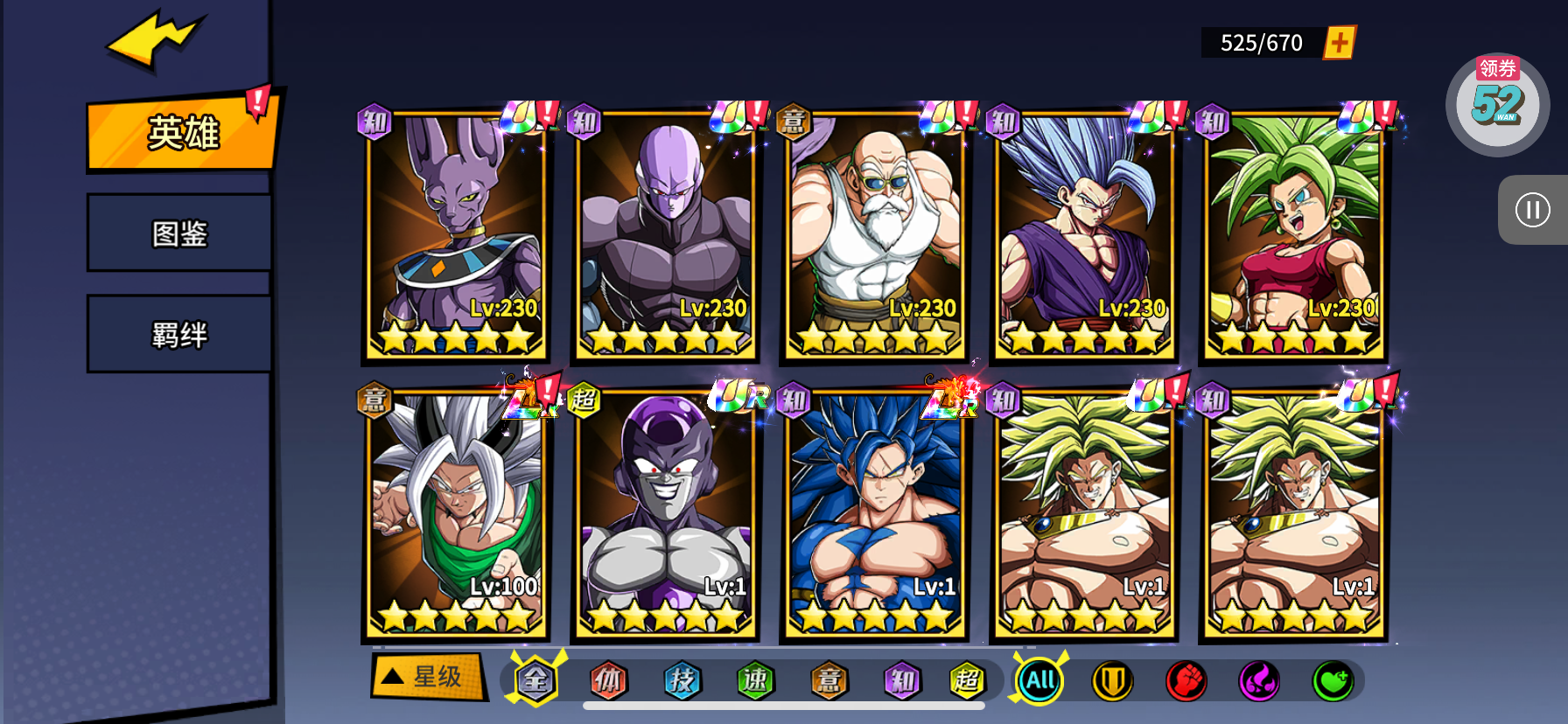The height and width of the screenshot is (724, 1568).
Task: Add hero capacity with the plus button
Action: coord(1339,43)
